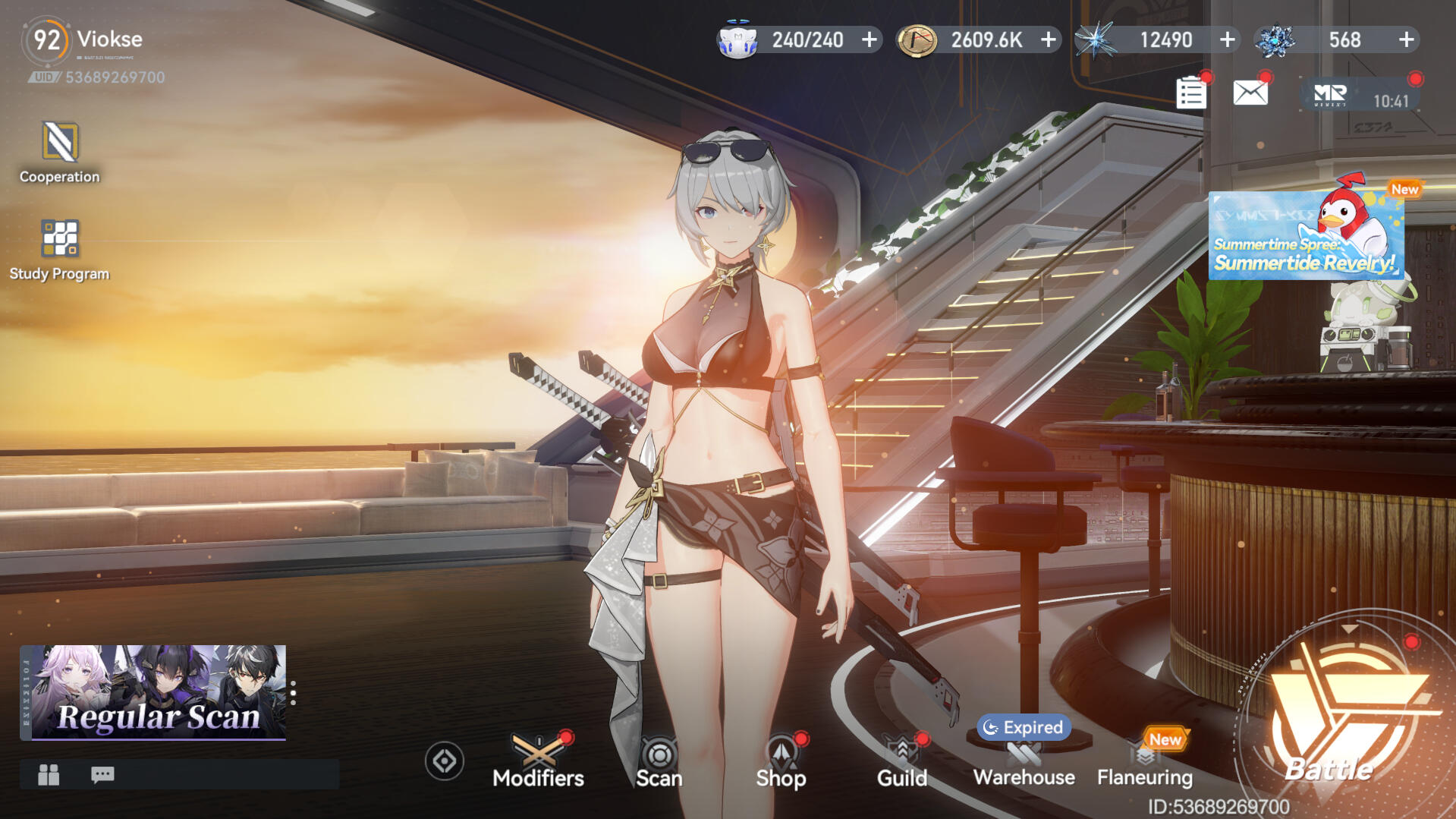Open the mail inbox envelope

tap(1250, 93)
